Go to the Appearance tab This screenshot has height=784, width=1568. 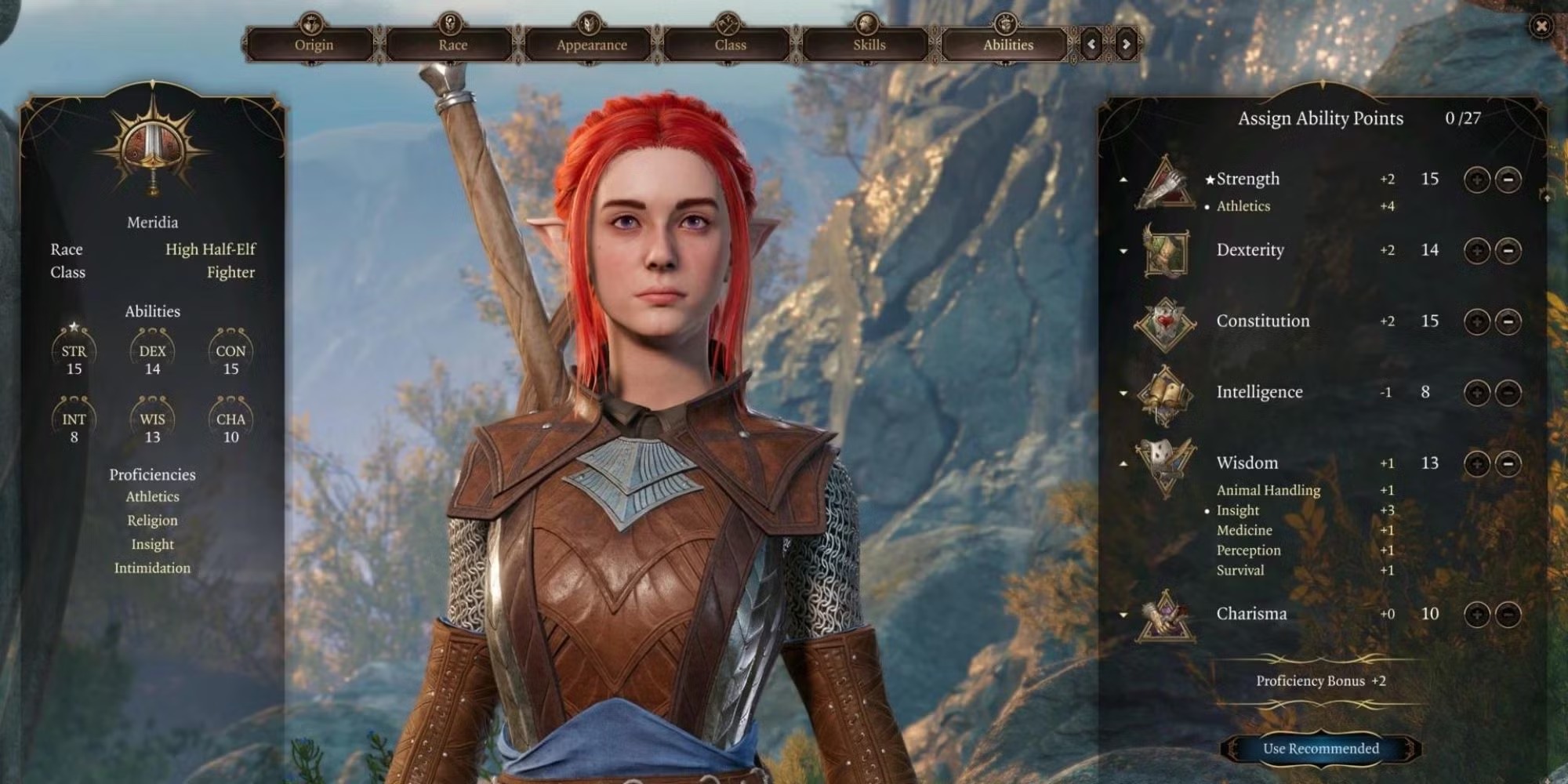coord(591,45)
